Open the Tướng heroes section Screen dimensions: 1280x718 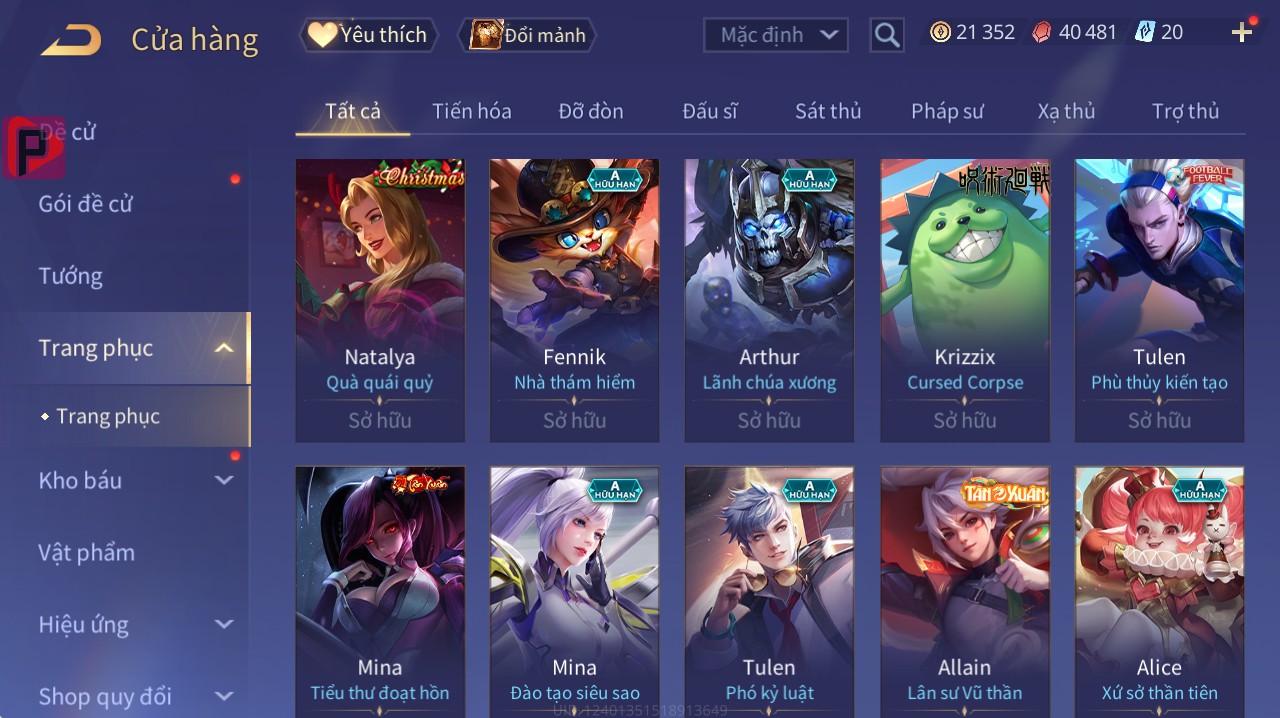click(71, 276)
